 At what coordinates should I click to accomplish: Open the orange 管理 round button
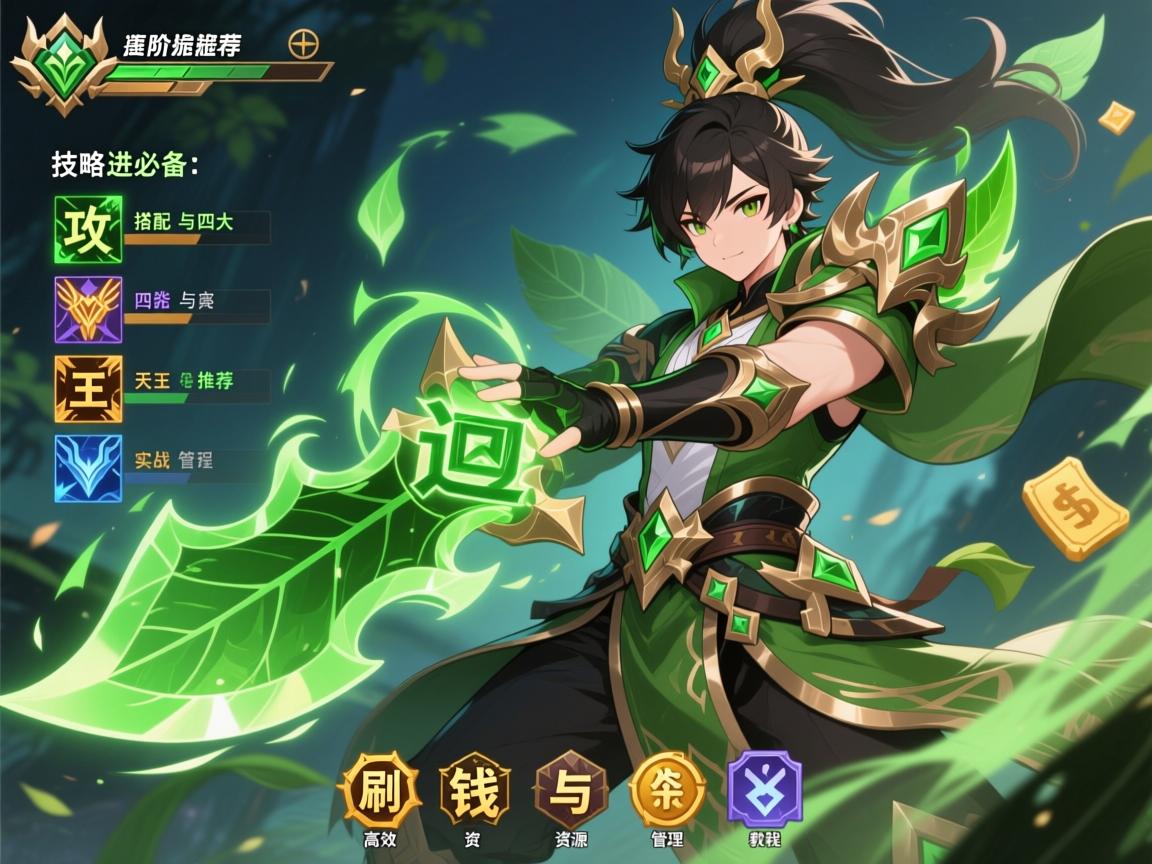click(x=667, y=790)
